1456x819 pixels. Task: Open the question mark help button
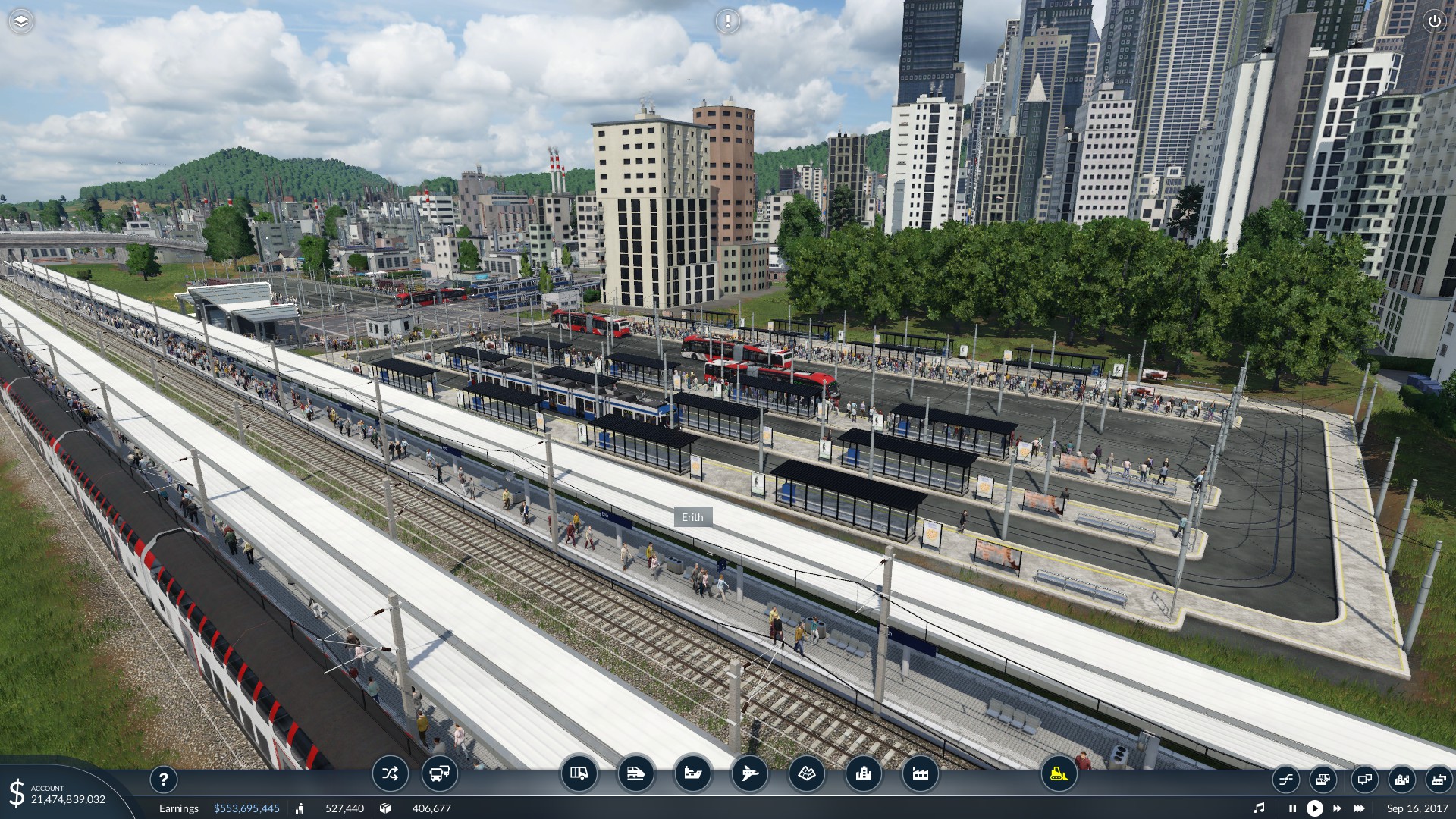(163, 779)
